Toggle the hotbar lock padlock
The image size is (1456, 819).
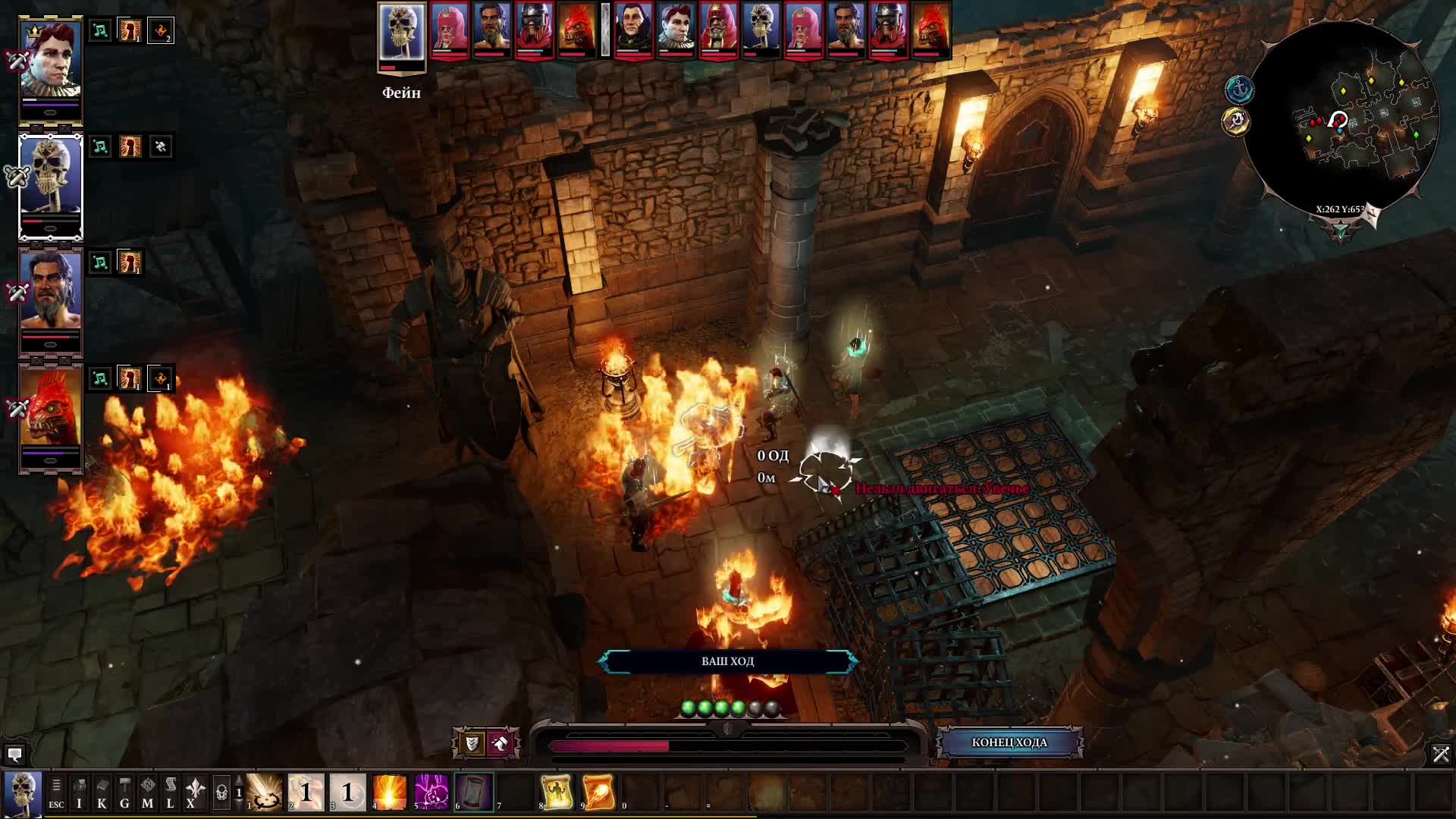222,791
